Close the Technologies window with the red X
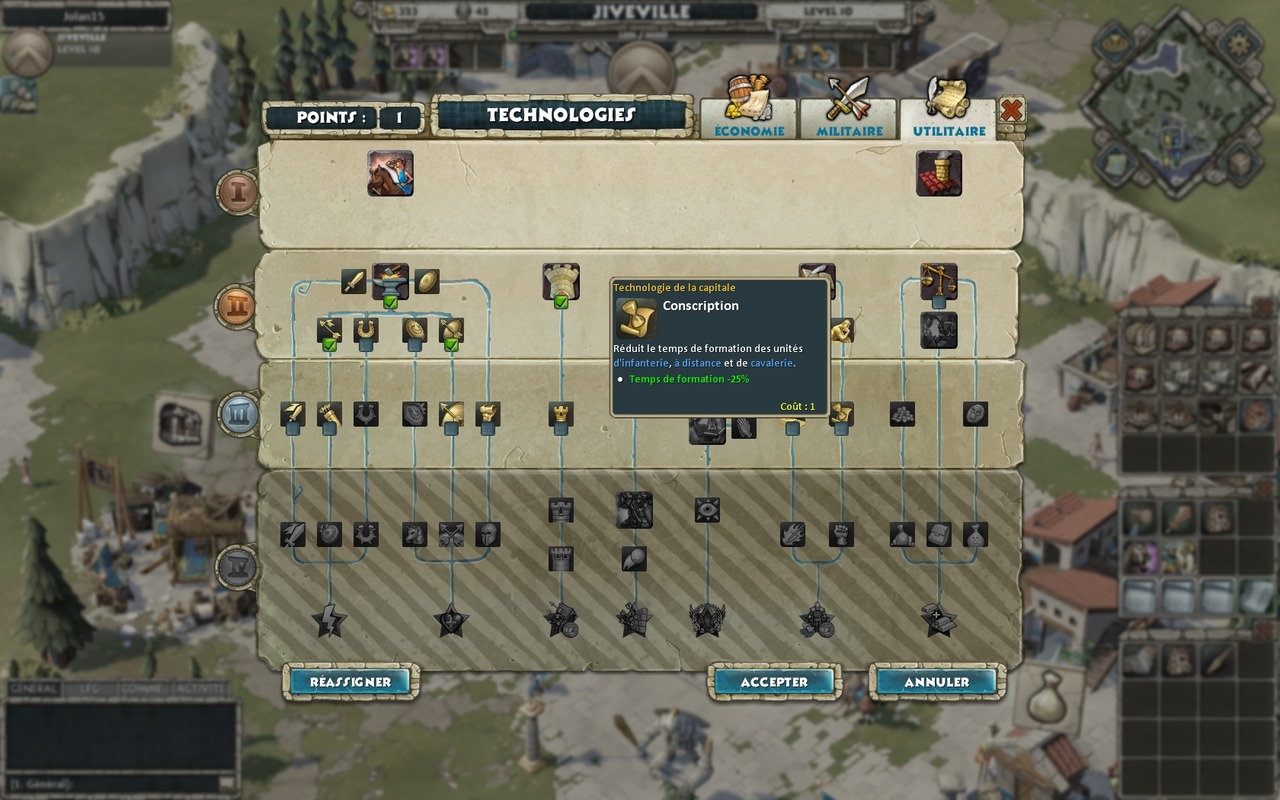This screenshot has width=1280, height=800. click(1012, 110)
